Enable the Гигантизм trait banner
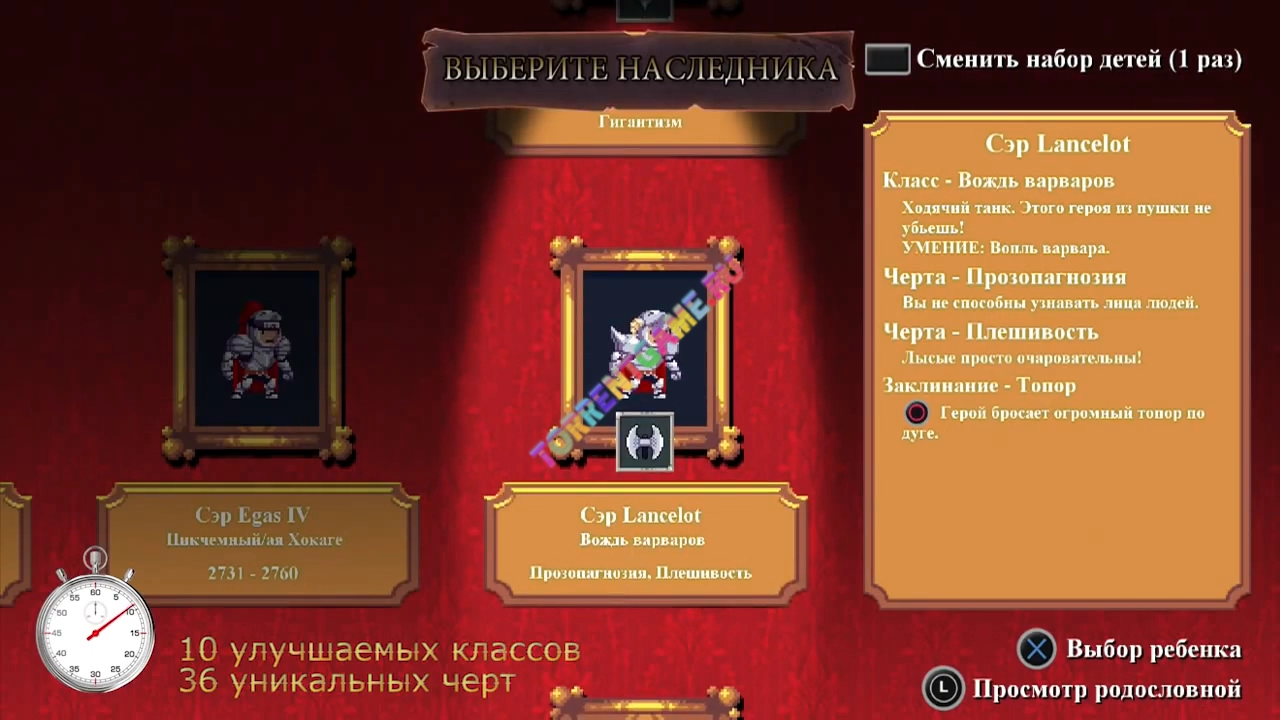 643,122
